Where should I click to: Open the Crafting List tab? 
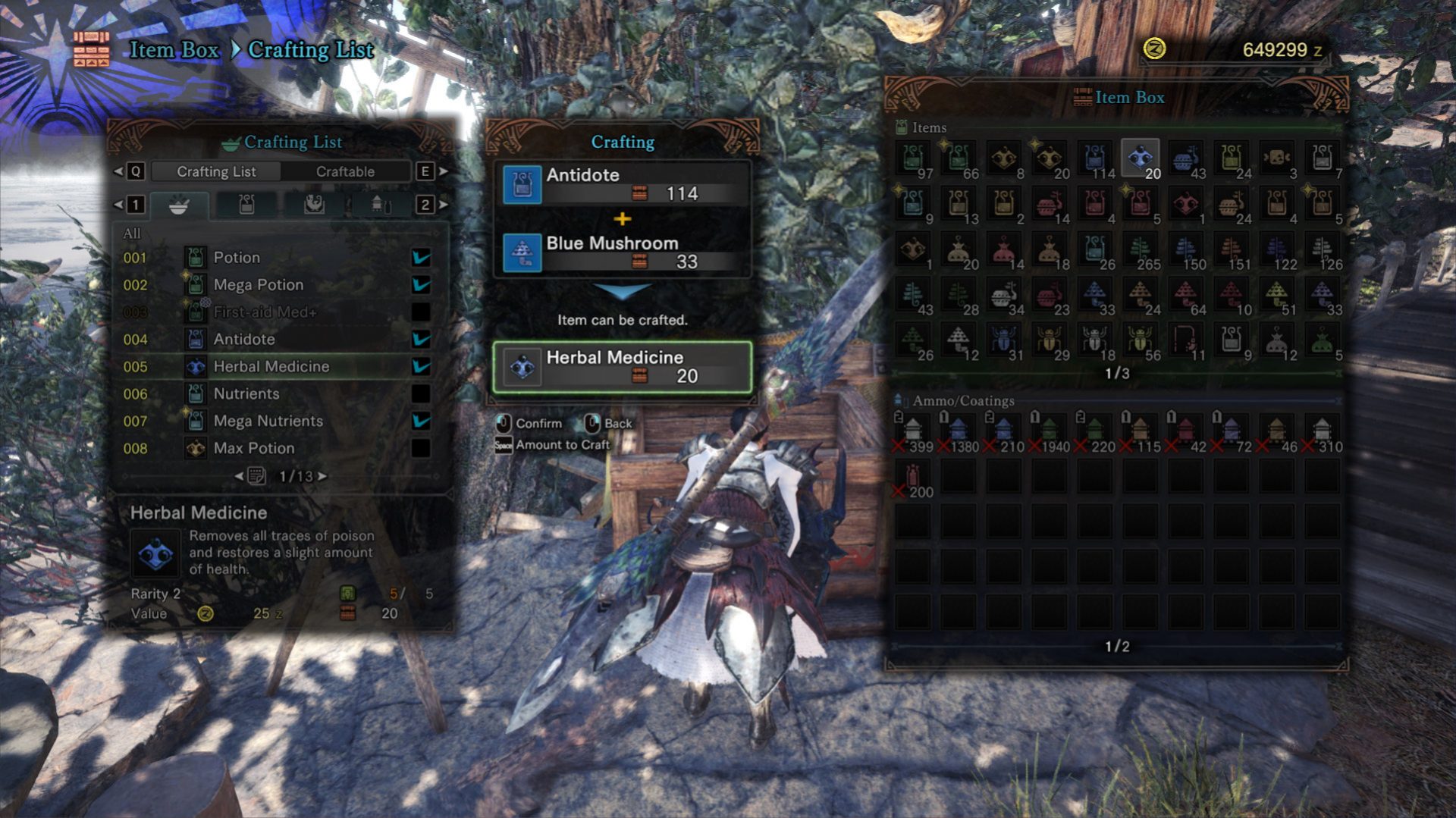click(x=216, y=171)
